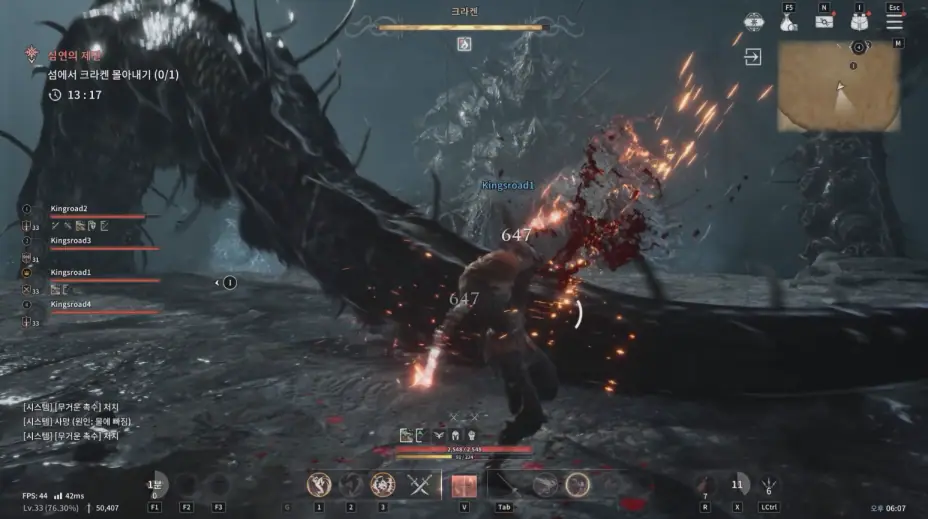Switch weapons using the Tab slot
This screenshot has height=519, width=928.
[503, 486]
